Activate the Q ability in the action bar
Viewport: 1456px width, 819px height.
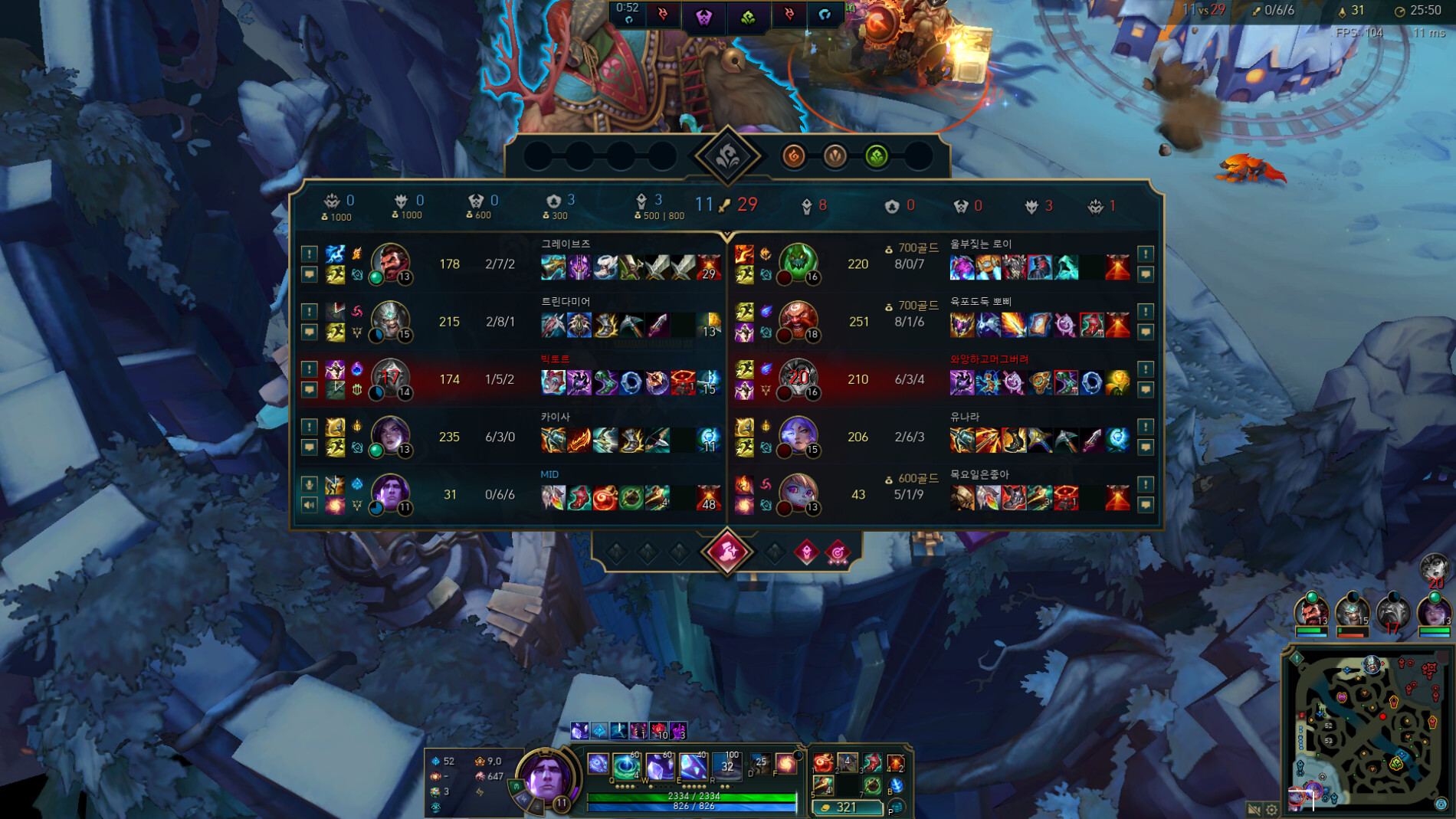598,764
